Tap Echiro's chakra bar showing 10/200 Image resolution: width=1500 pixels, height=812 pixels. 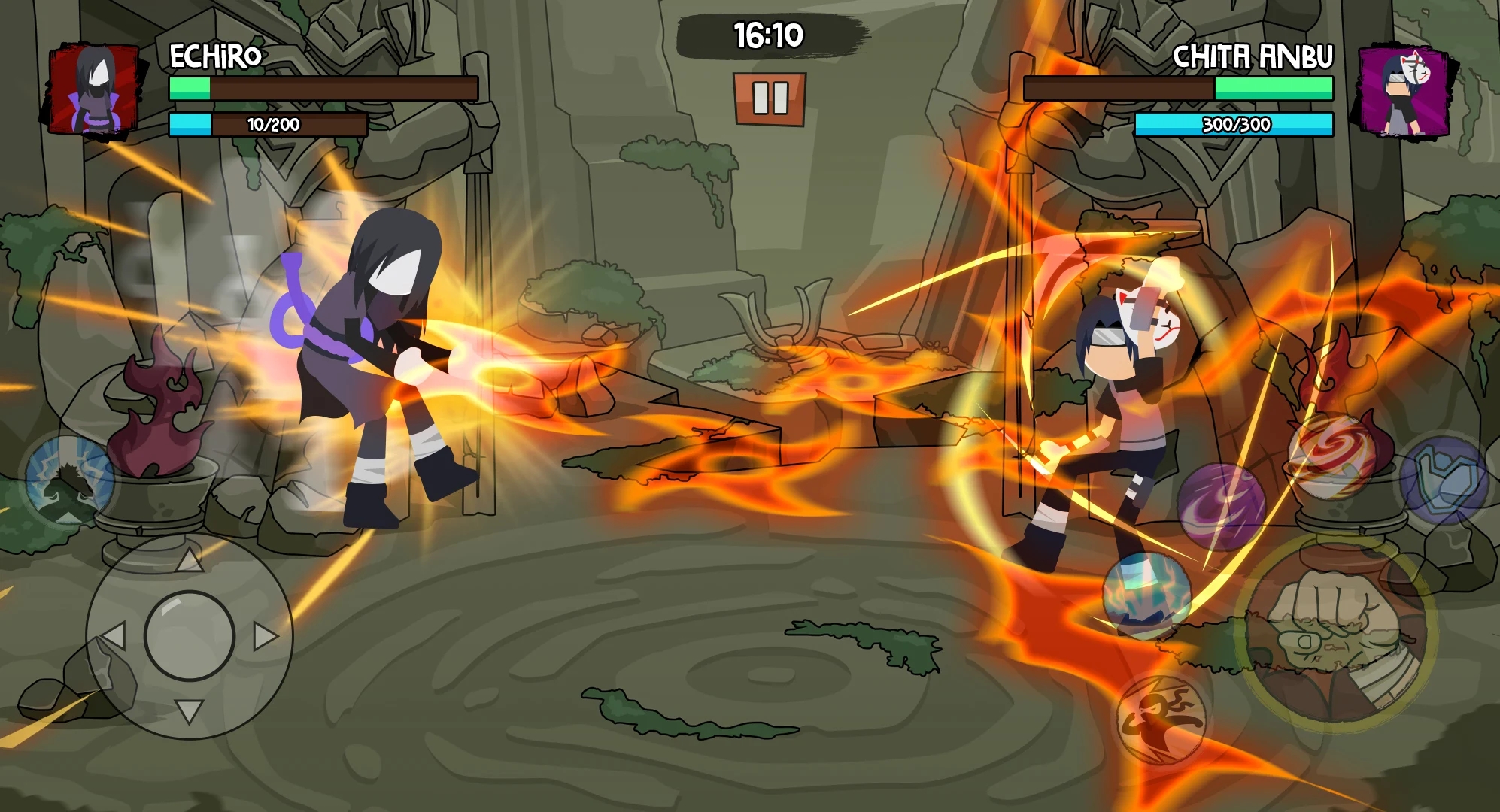(267, 124)
